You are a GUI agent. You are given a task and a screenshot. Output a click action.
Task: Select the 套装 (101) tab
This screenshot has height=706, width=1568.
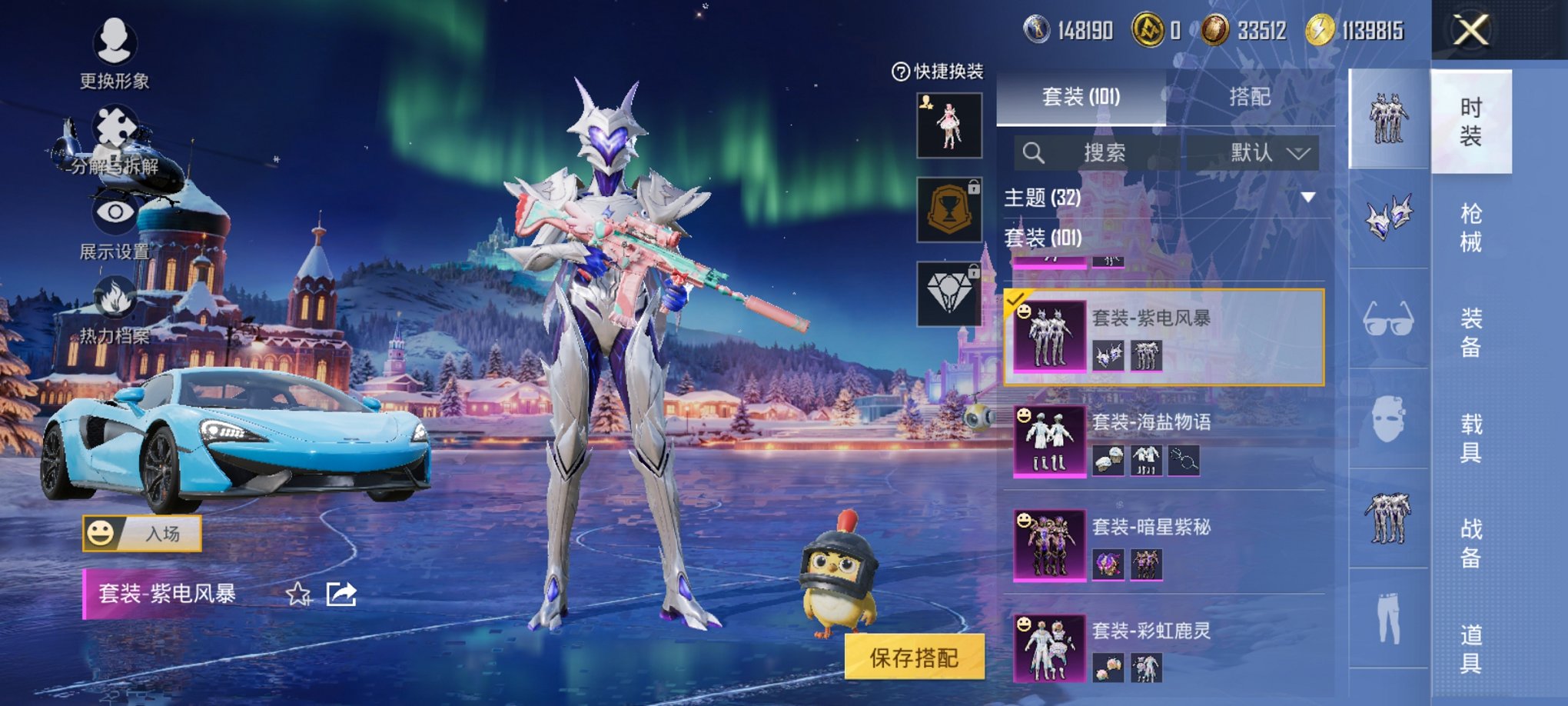[x=1081, y=97]
